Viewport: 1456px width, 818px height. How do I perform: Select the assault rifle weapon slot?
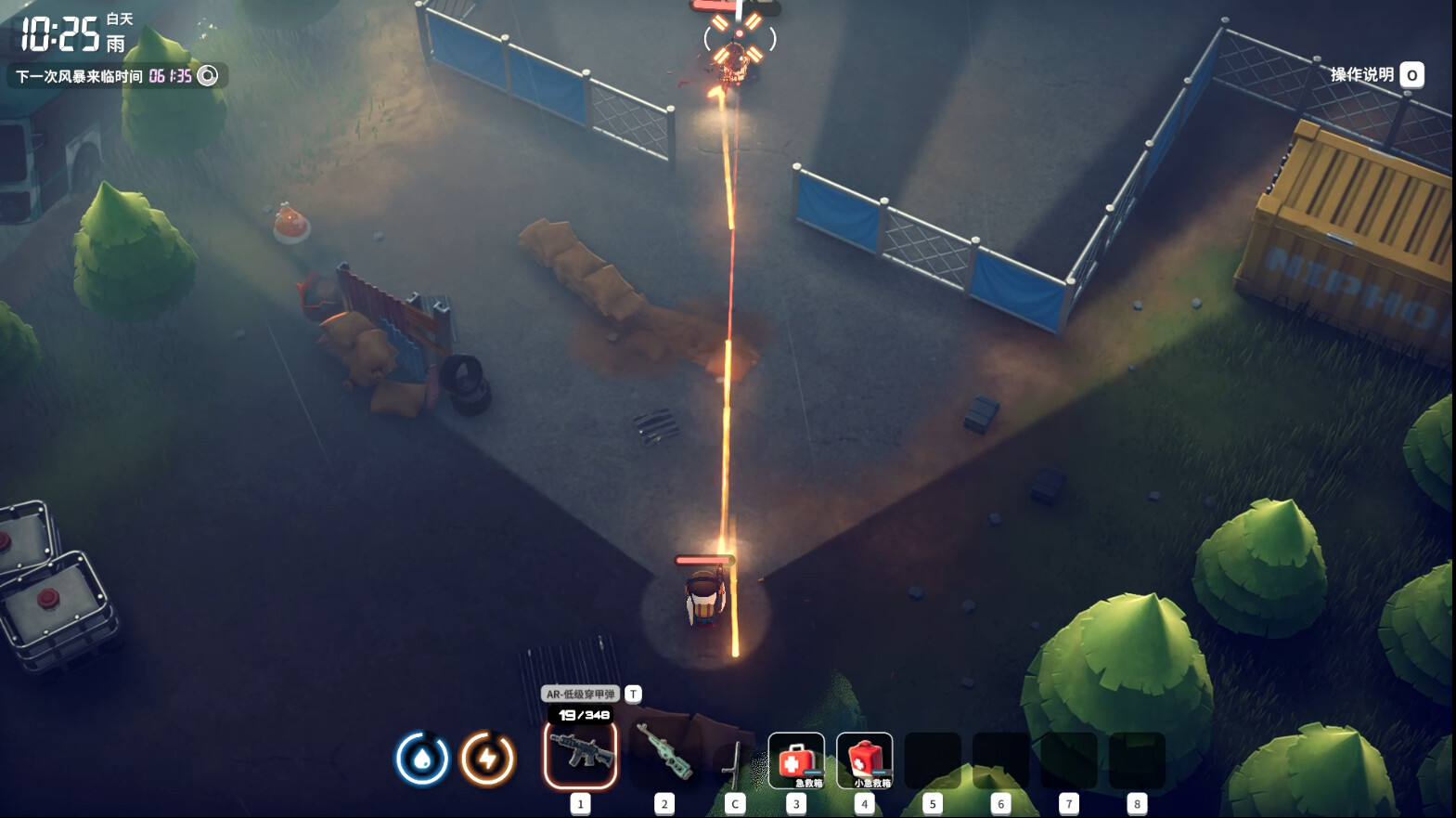(580, 754)
